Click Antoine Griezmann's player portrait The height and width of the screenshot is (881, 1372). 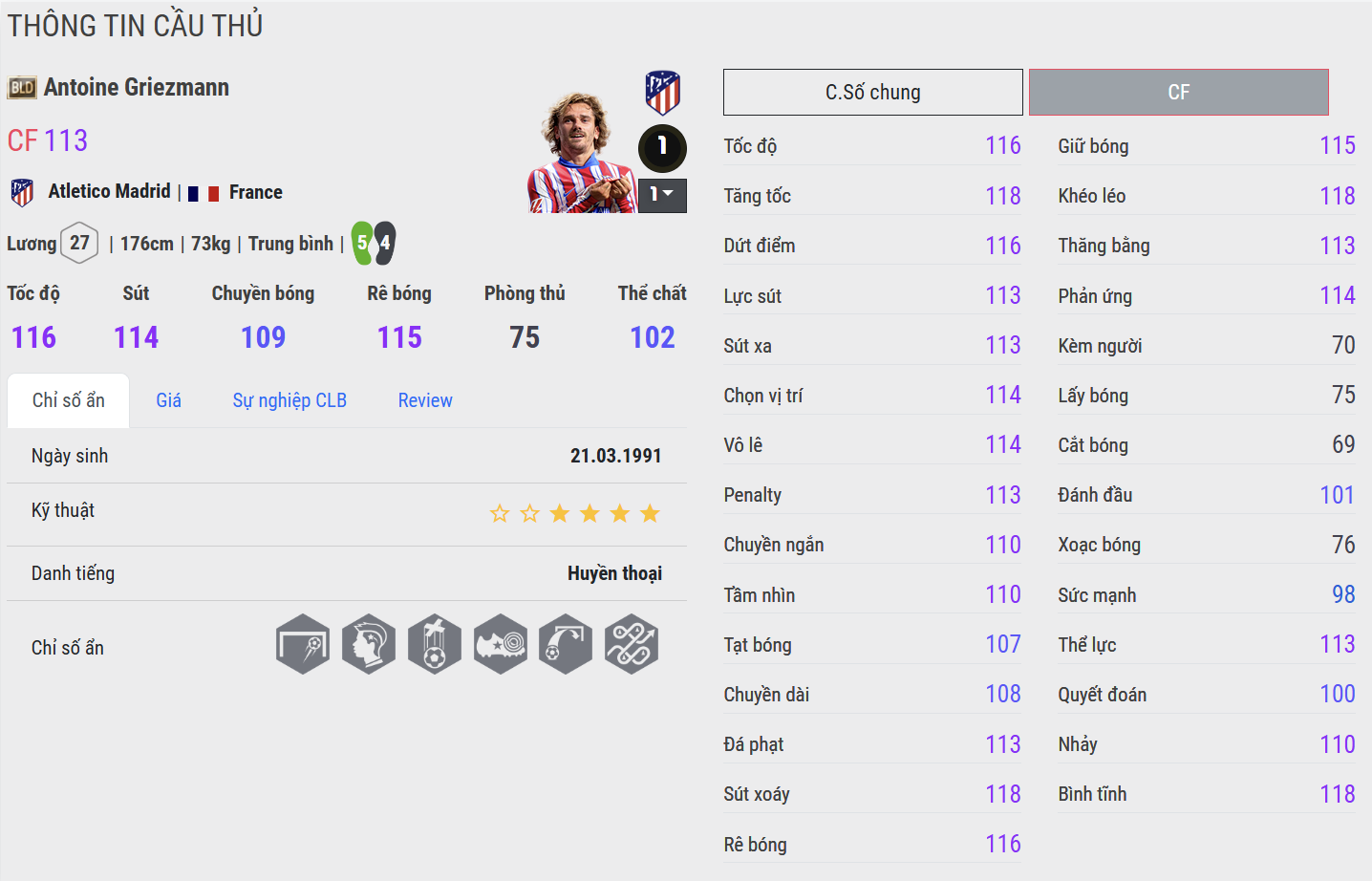[x=580, y=153]
